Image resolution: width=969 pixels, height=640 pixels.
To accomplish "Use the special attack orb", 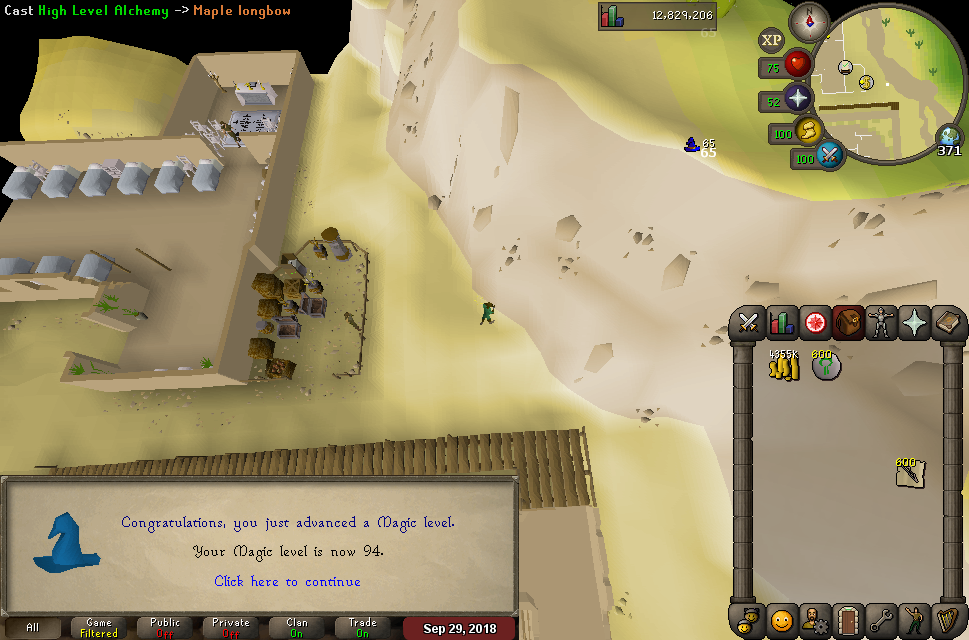I will (x=829, y=156).
